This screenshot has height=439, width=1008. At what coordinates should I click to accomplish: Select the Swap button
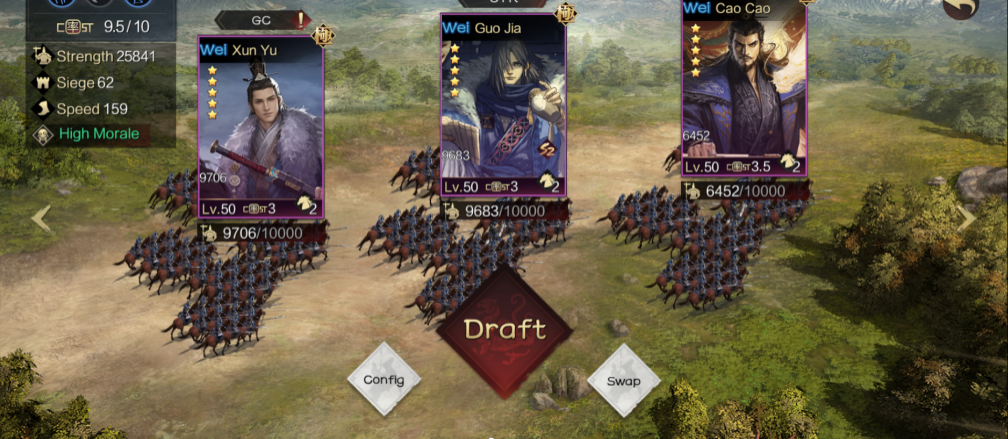point(624,380)
